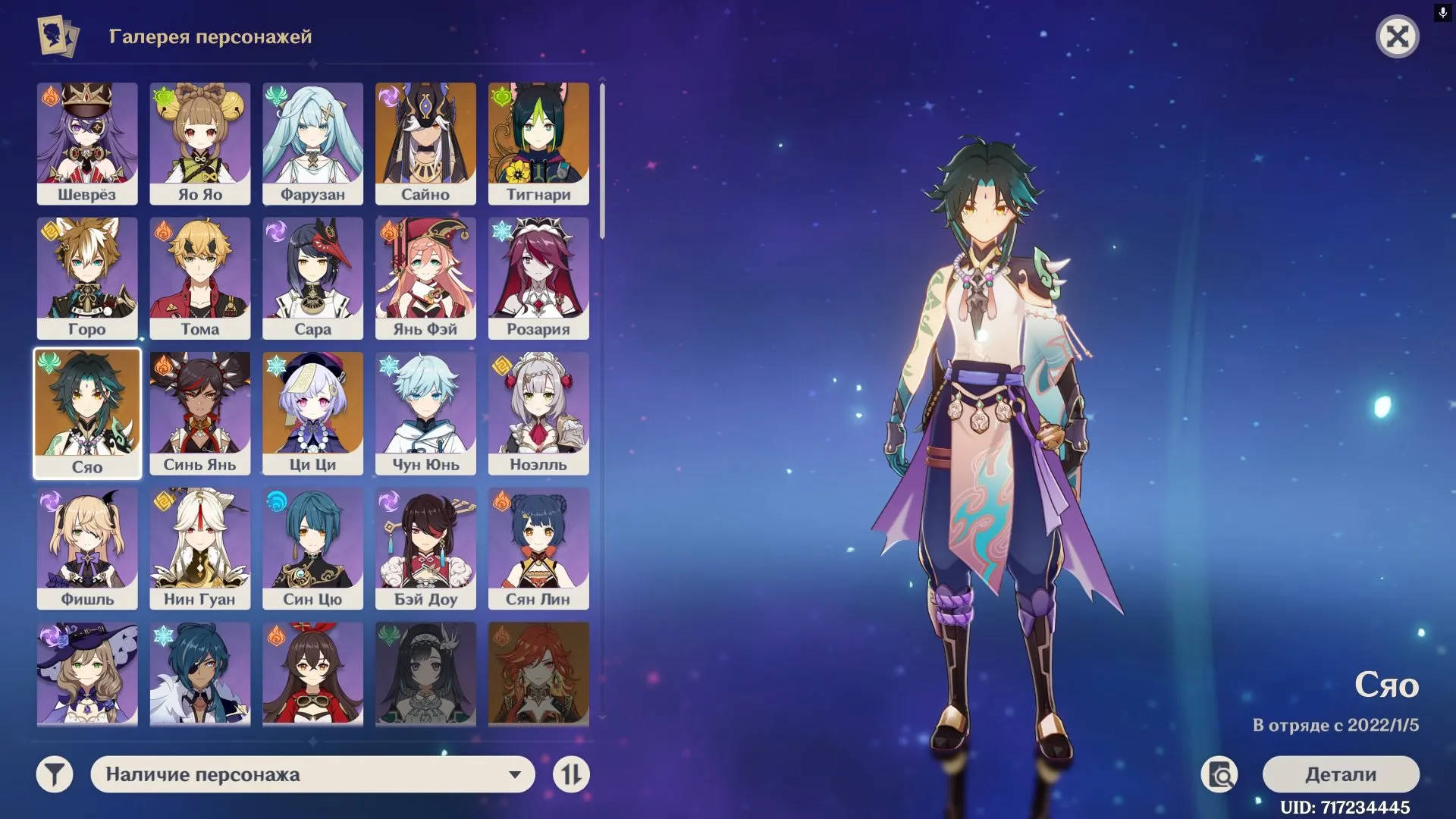This screenshot has height=819, width=1456.
Task: Select the Ци Ци character card
Action: point(312,413)
